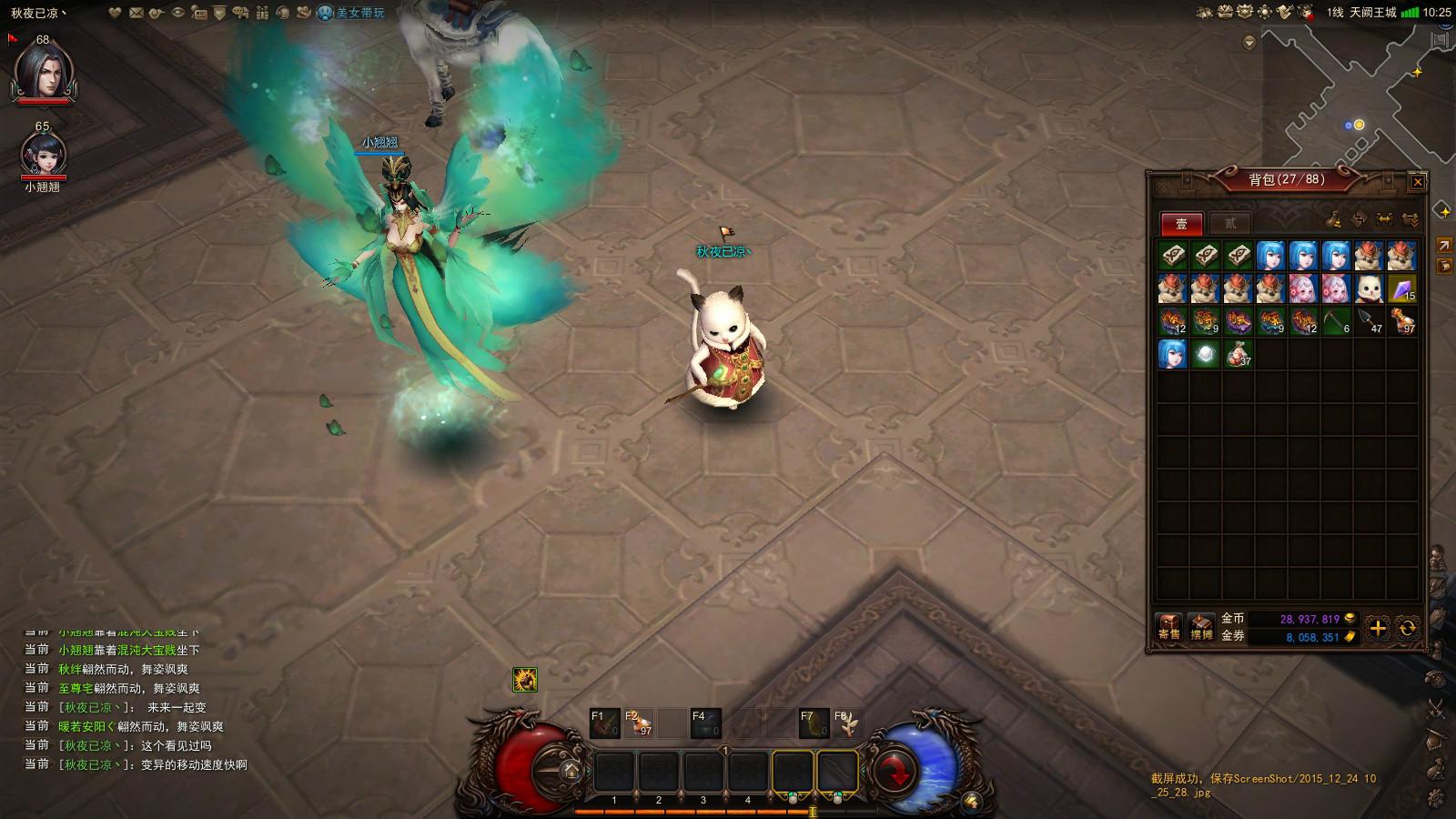This screenshot has height=819, width=1456.
Task: Click the yellow fist buff icon
Action: coord(524,679)
